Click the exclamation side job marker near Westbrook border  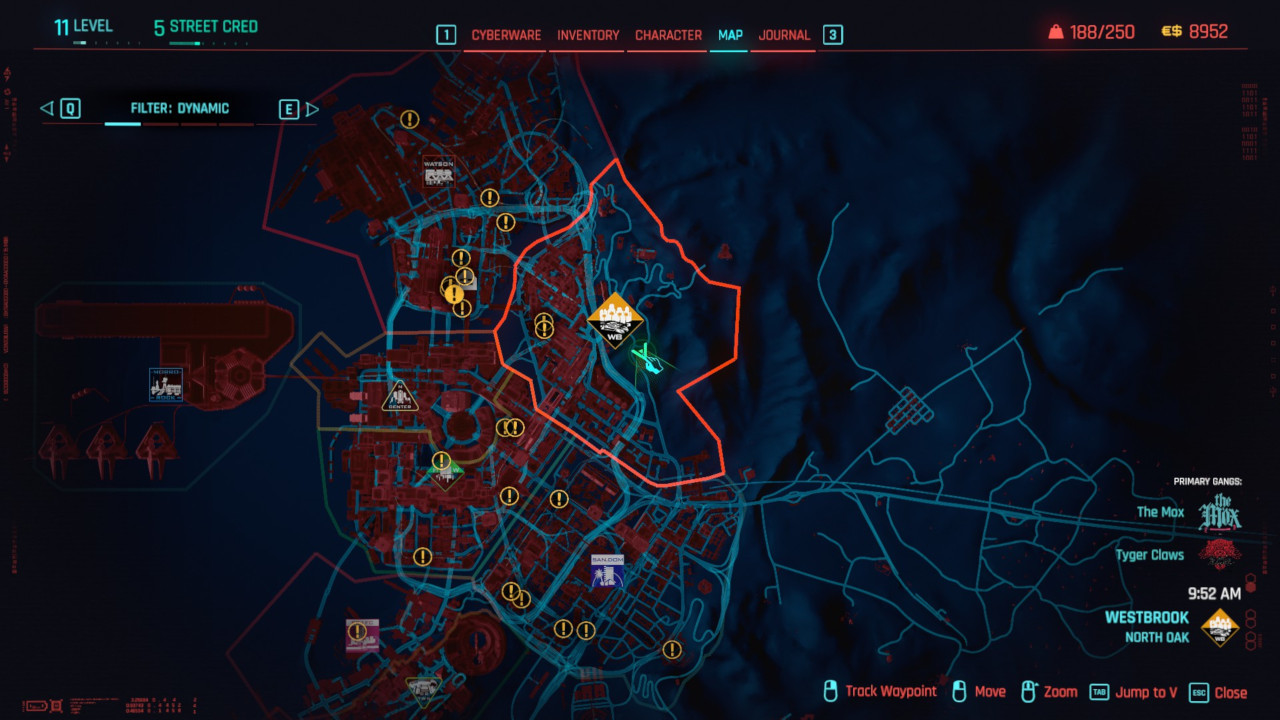(544, 325)
